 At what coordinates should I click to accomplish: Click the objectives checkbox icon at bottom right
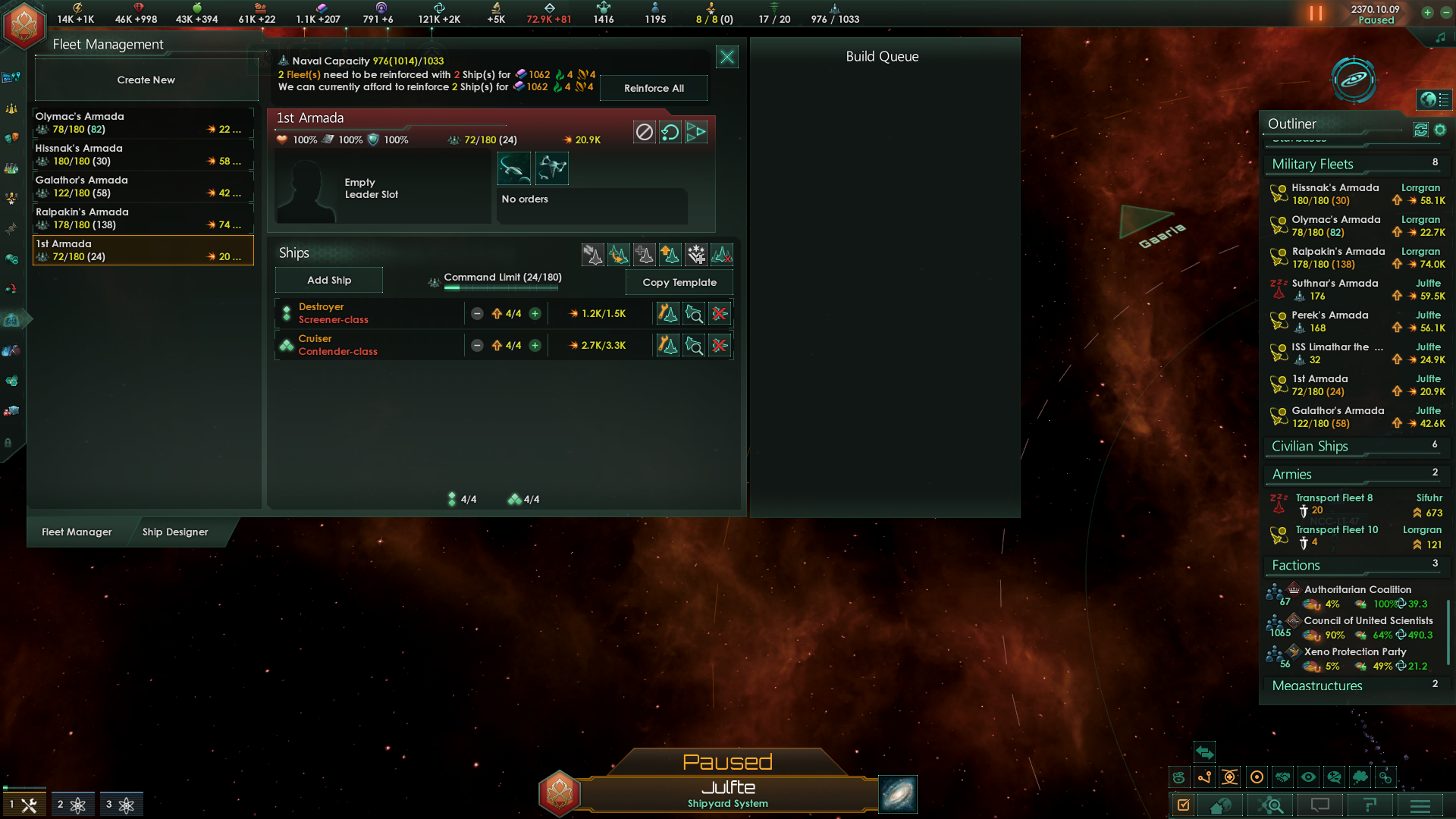tap(1183, 805)
